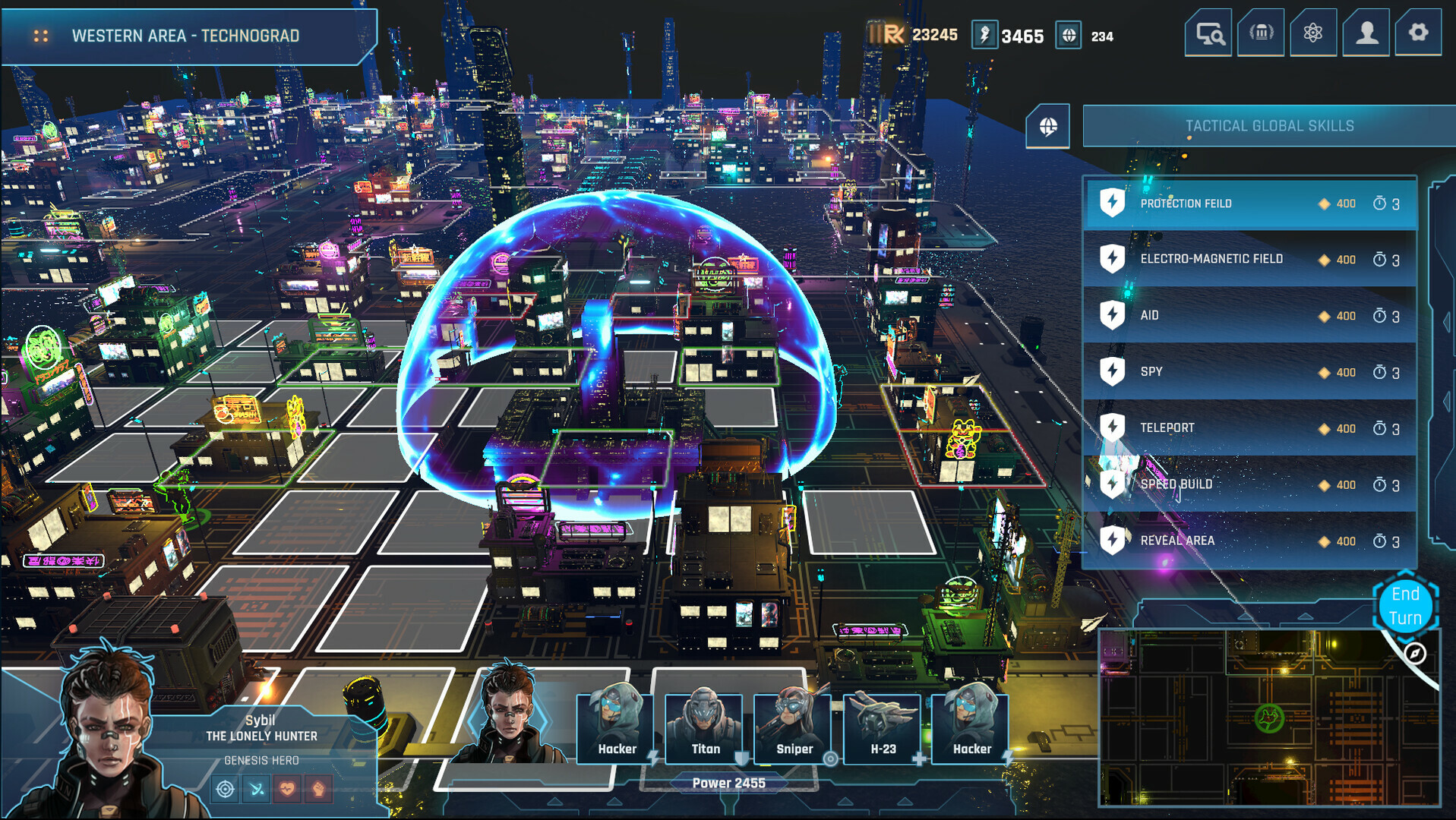The height and width of the screenshot is (820, 1456).
Task: Click the heart health icon under Sybil
Action: pos(289,790)
